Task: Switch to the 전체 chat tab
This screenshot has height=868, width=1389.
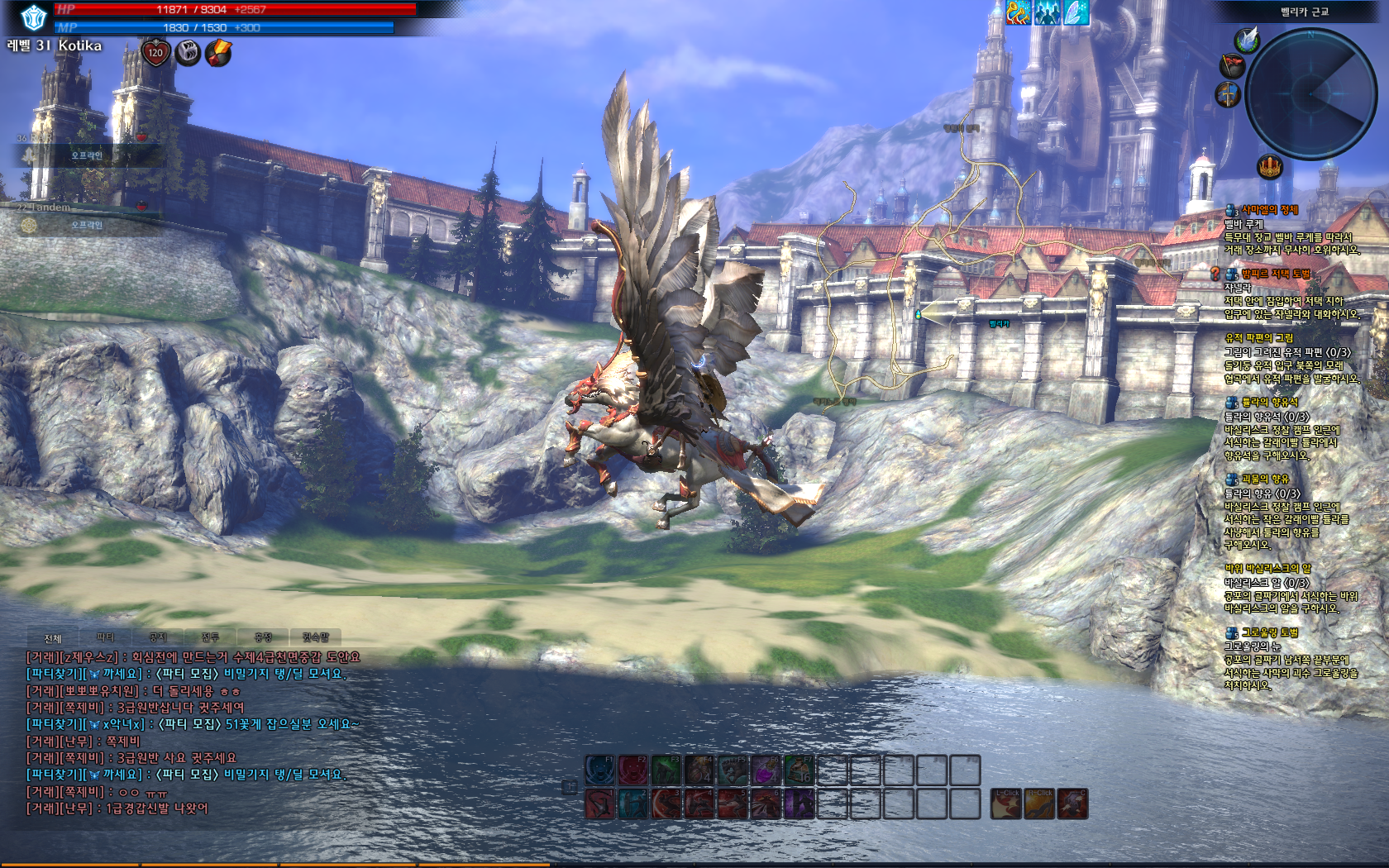Action: point(53,638)
